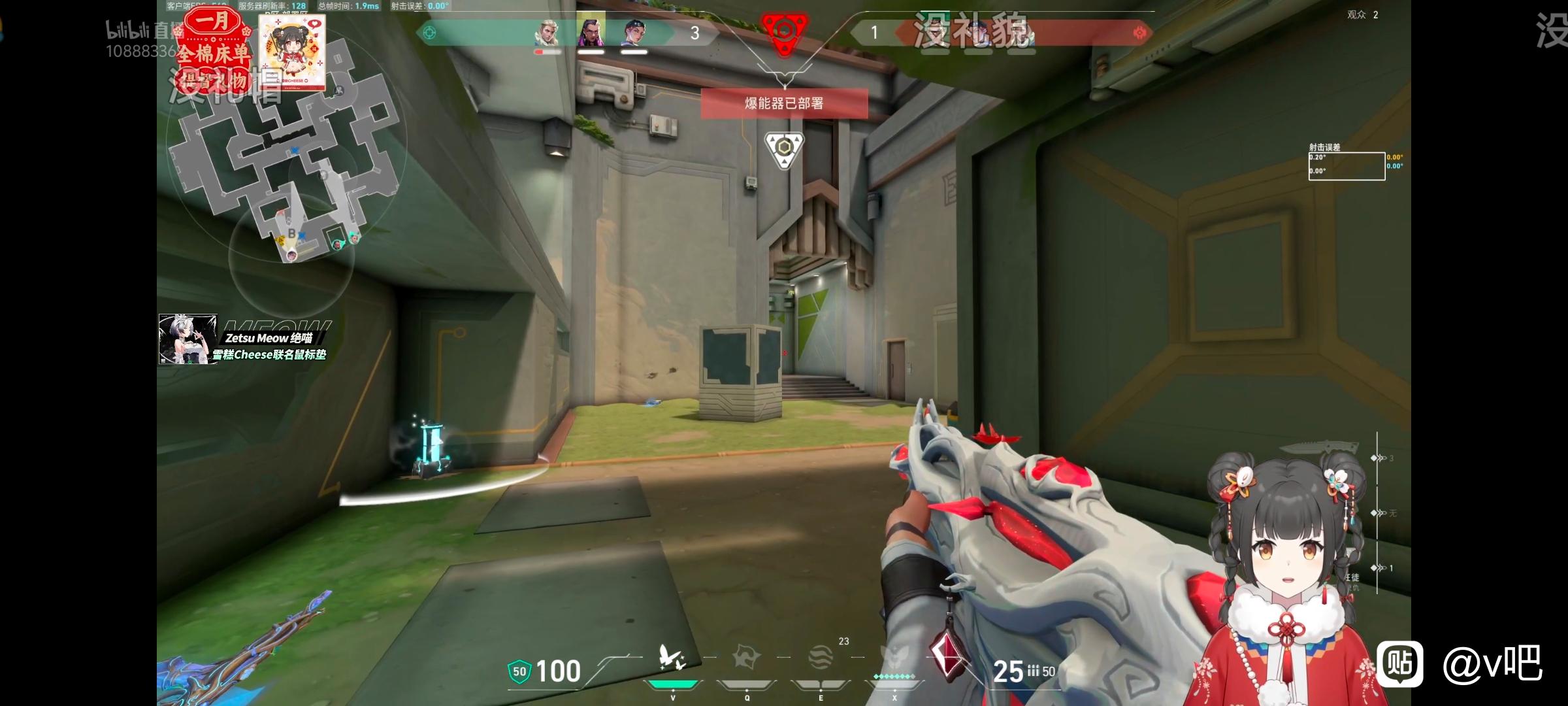The image size is (1568, 706).
Task: Click the green team crosshair emblem
Action: pos(429,33)
